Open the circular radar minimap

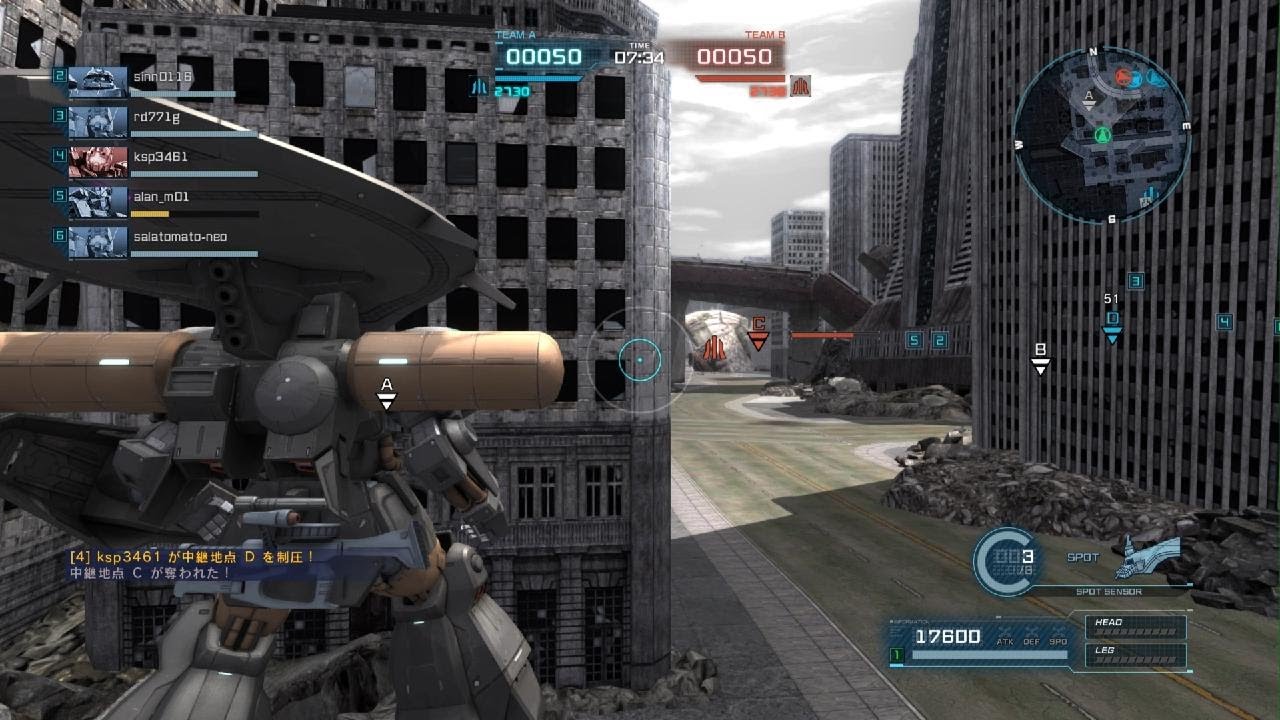pos(1102,134)
